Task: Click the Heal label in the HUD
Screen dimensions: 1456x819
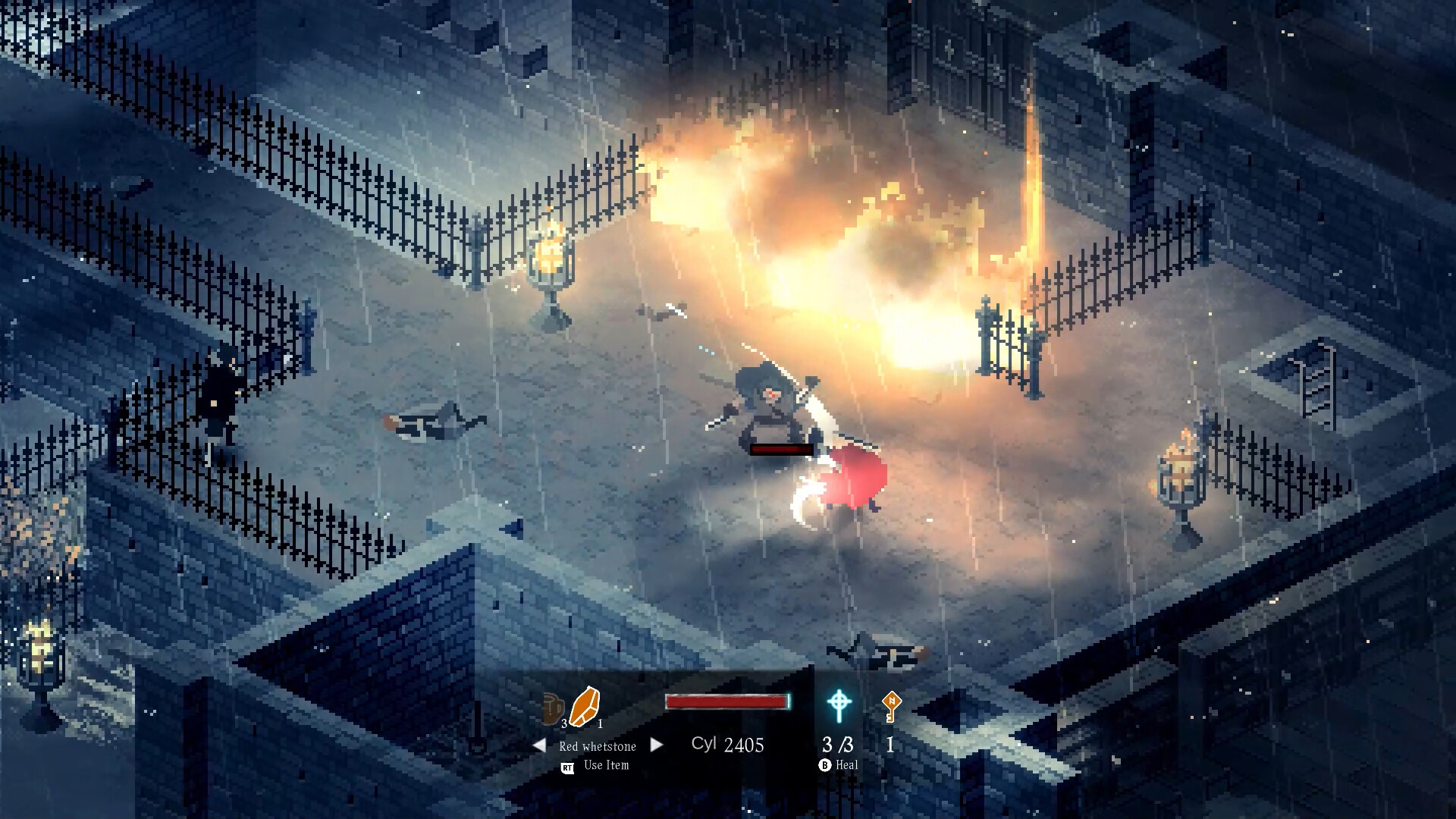Action: (847, 764)
